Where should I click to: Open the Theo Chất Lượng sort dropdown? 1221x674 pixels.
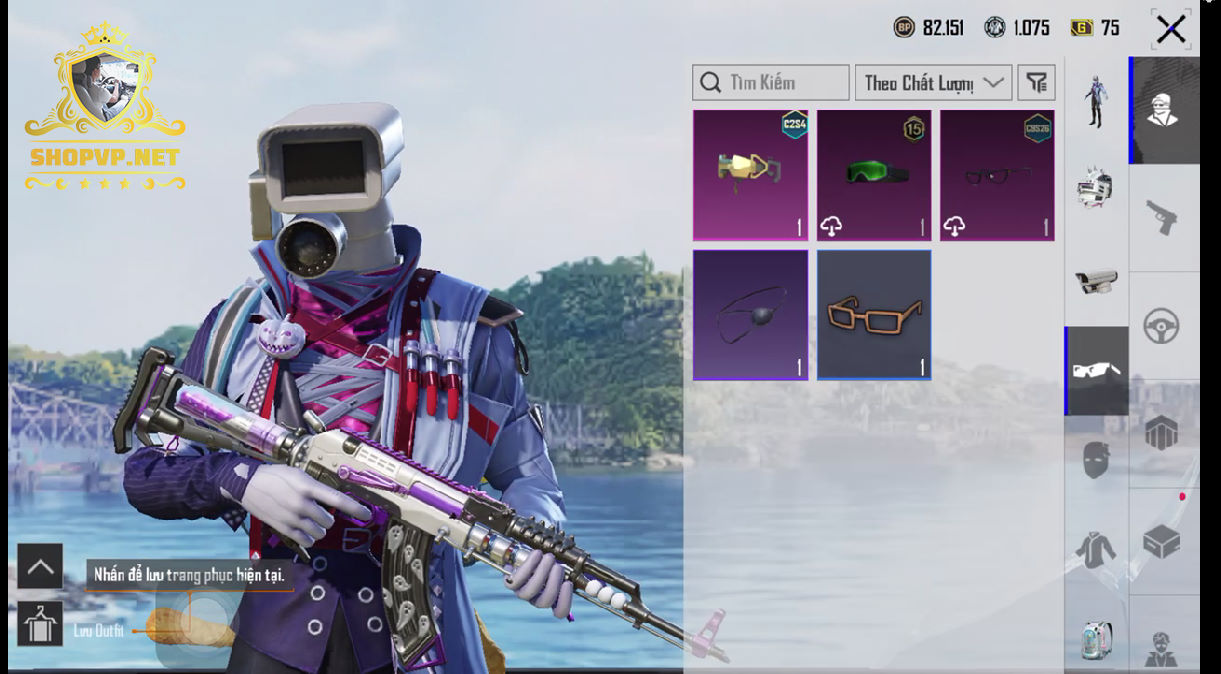(x=933, y=83)
